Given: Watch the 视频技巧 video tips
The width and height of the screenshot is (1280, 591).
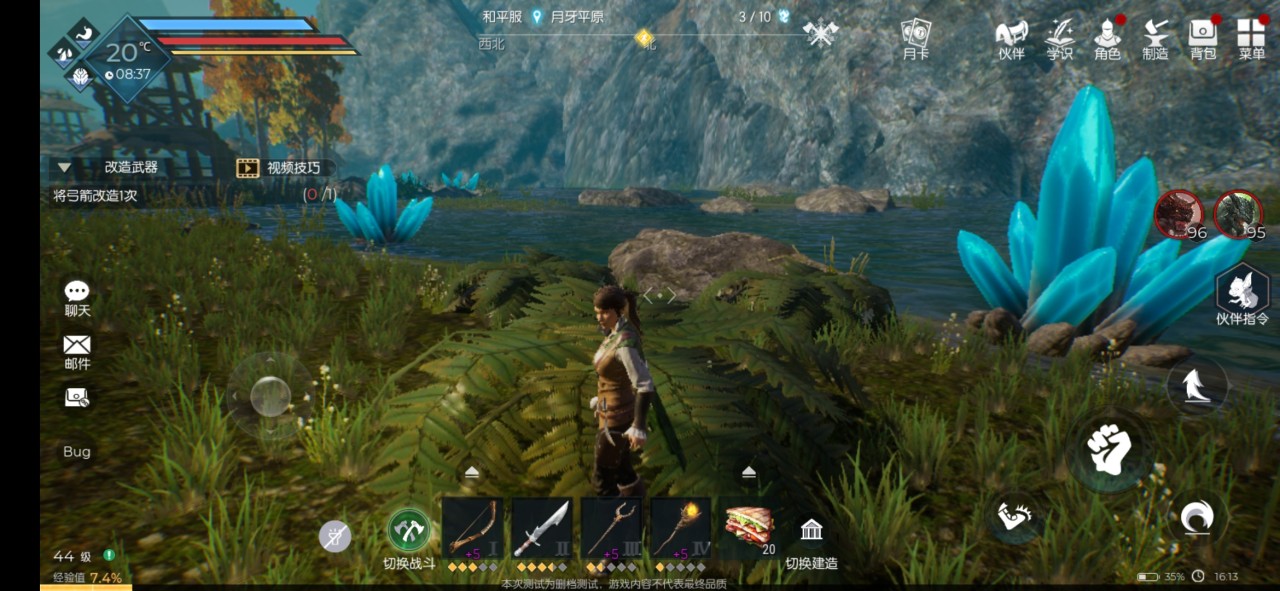Looking at the screenshot, I should pyautogui.click(x=279, y=168).
